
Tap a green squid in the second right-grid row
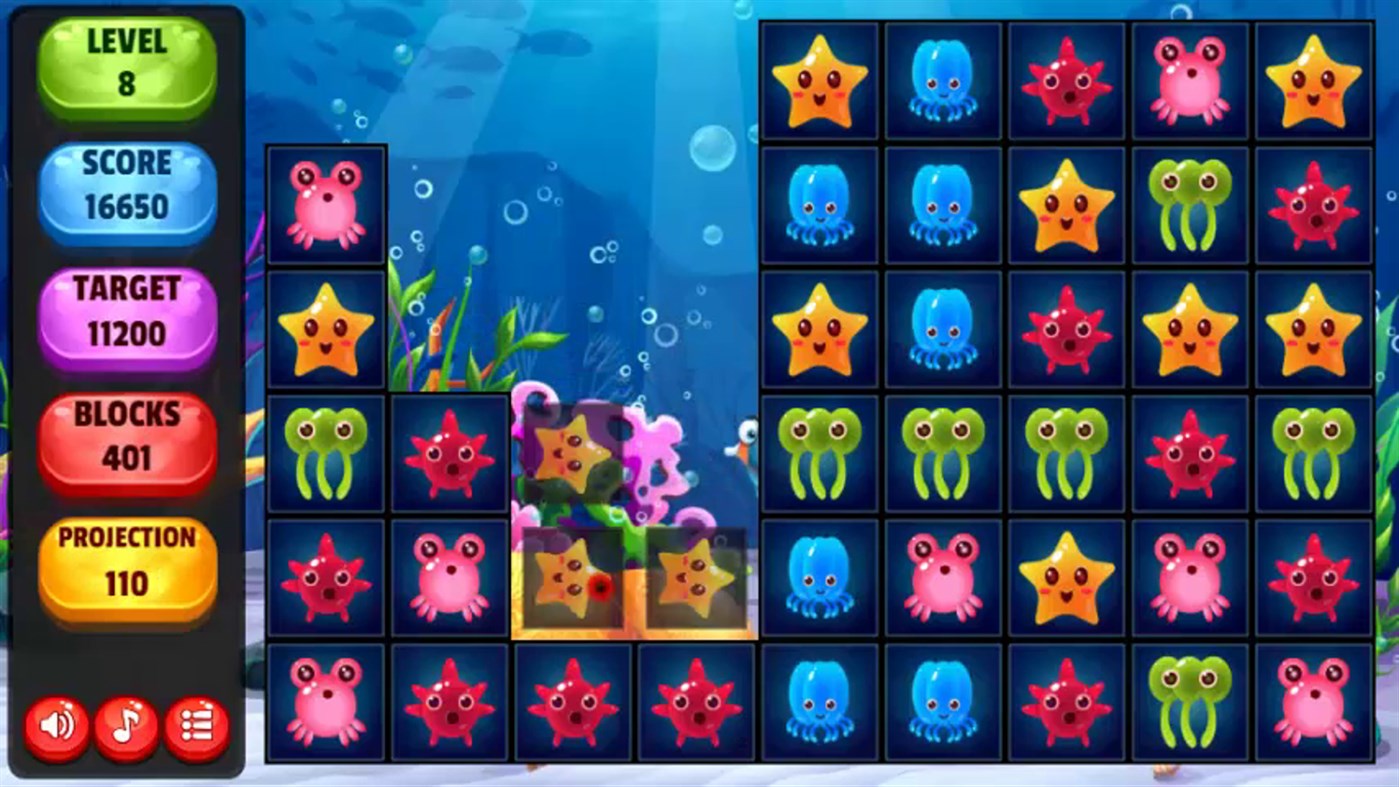[1190, 204]
